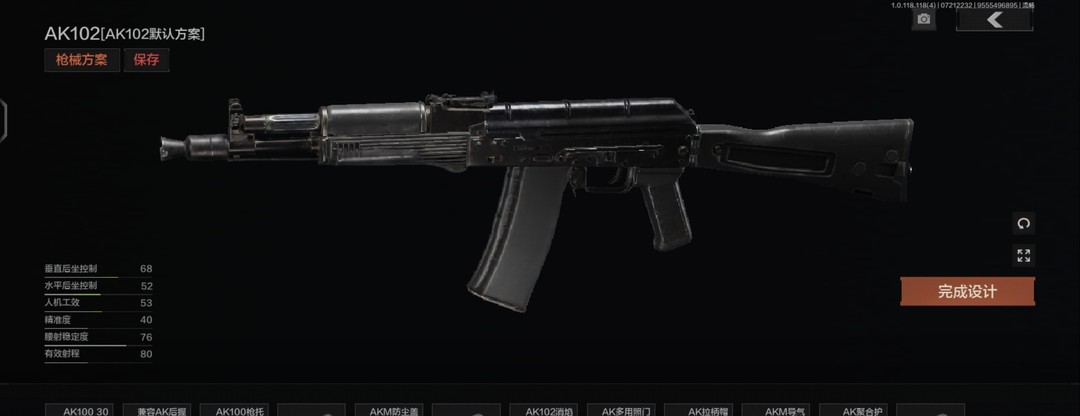Open the AKM防尘盖 dust cover slot
The width and height of the screenshot is (1080, 416).
394,410
